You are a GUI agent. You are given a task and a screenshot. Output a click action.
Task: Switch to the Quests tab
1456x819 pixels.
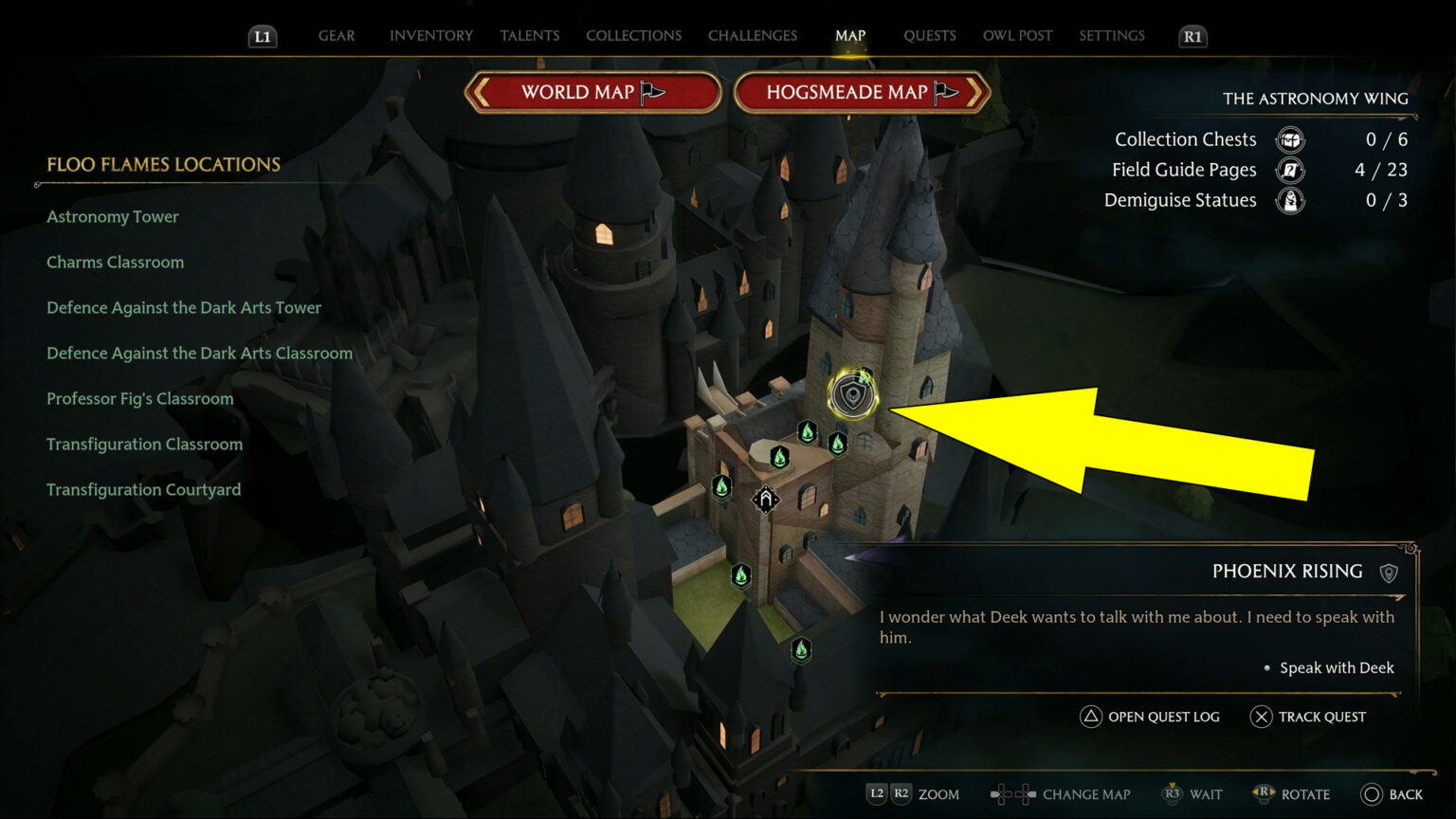[x=930, y=35]
